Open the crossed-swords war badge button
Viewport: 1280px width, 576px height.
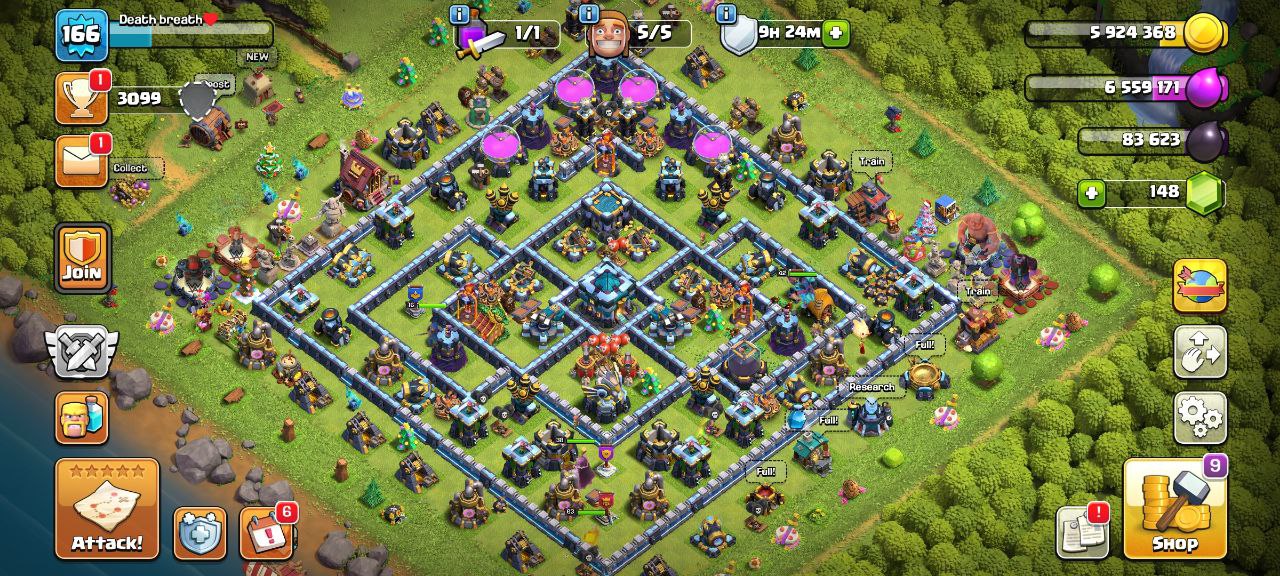82,353
